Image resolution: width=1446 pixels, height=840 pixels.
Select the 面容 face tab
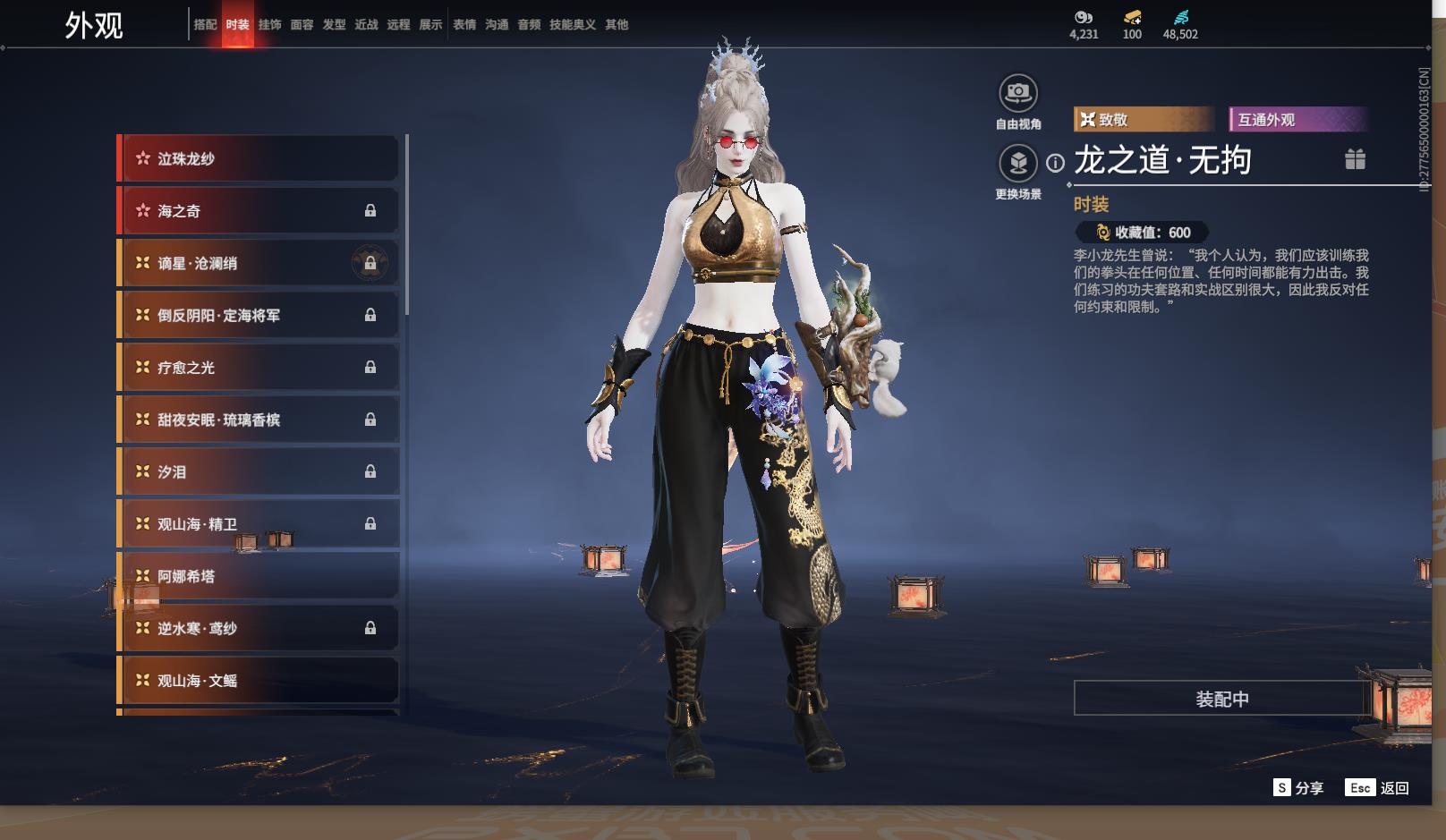(x=302, y=24)
